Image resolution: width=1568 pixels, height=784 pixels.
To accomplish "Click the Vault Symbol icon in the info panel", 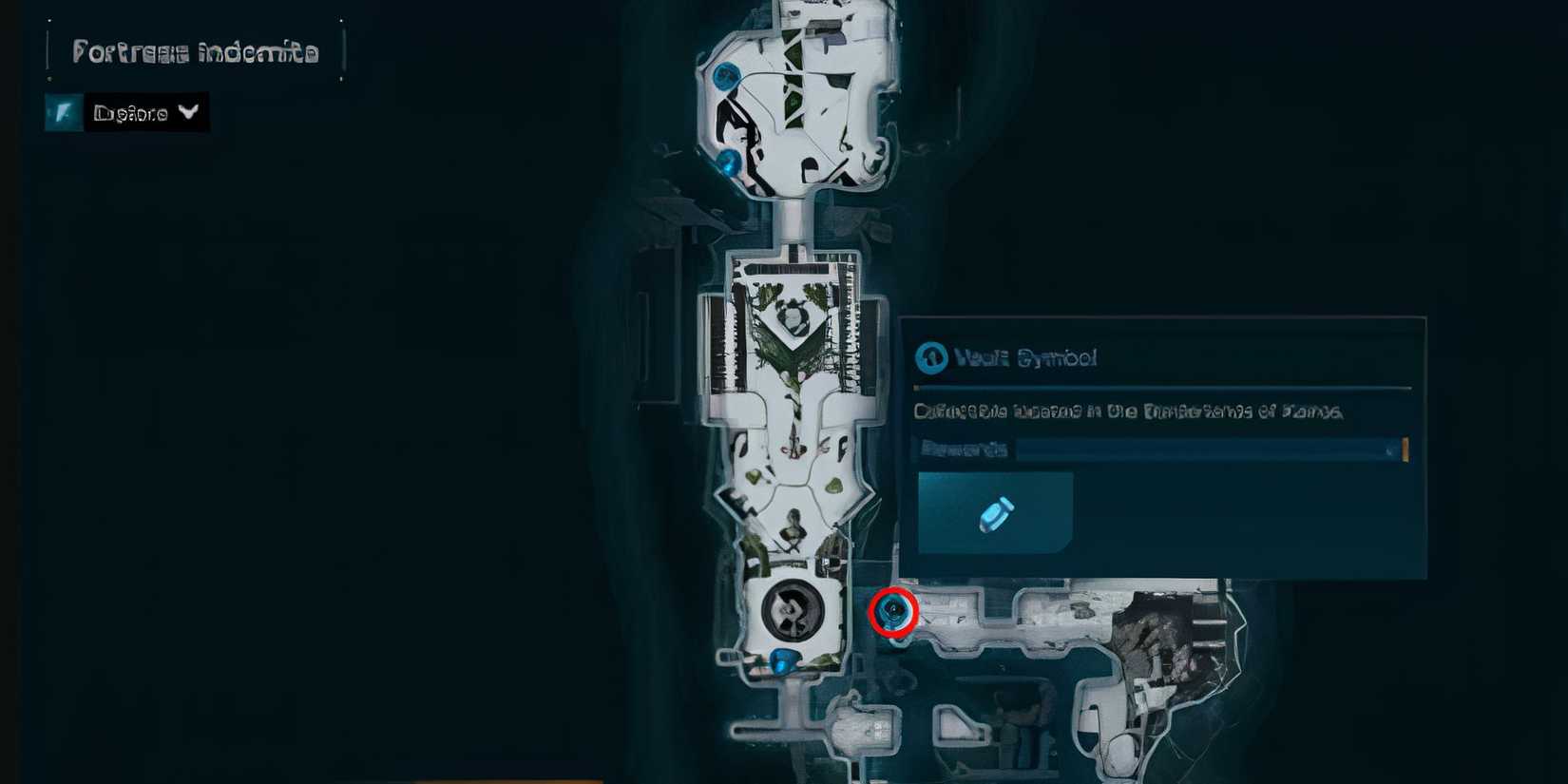I will [932, 359].
